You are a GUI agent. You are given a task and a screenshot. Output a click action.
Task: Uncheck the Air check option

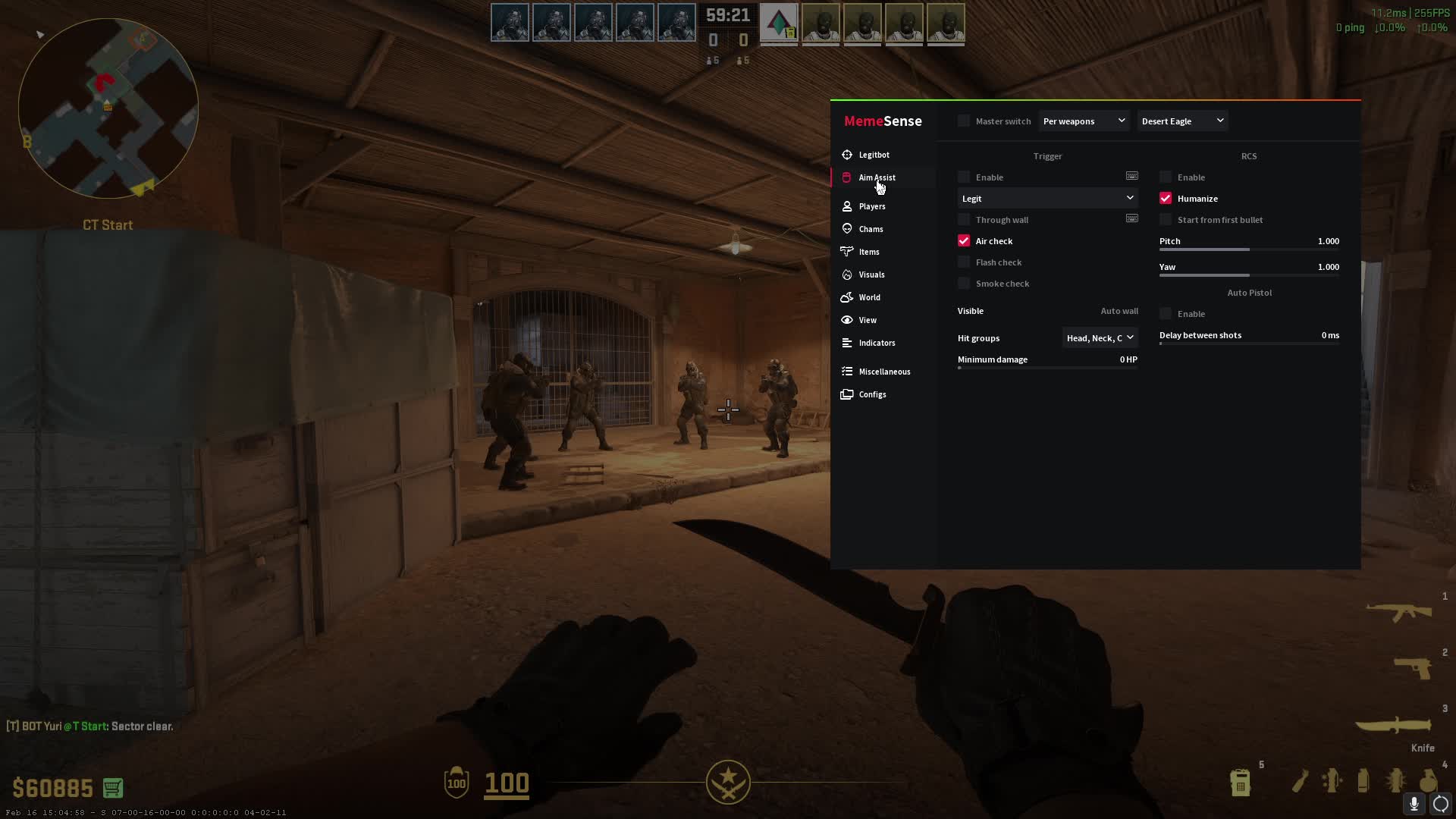tap(964, 240)
